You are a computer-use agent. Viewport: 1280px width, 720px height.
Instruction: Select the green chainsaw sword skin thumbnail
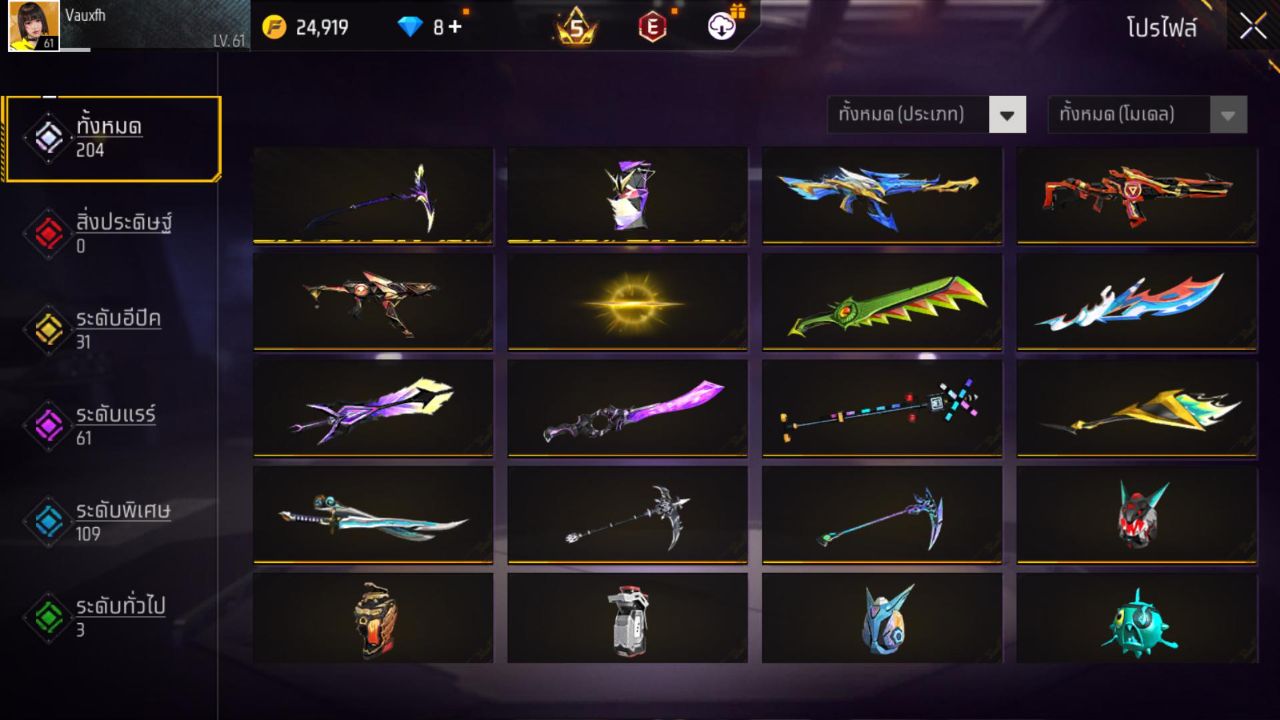[x=881, y=301]
